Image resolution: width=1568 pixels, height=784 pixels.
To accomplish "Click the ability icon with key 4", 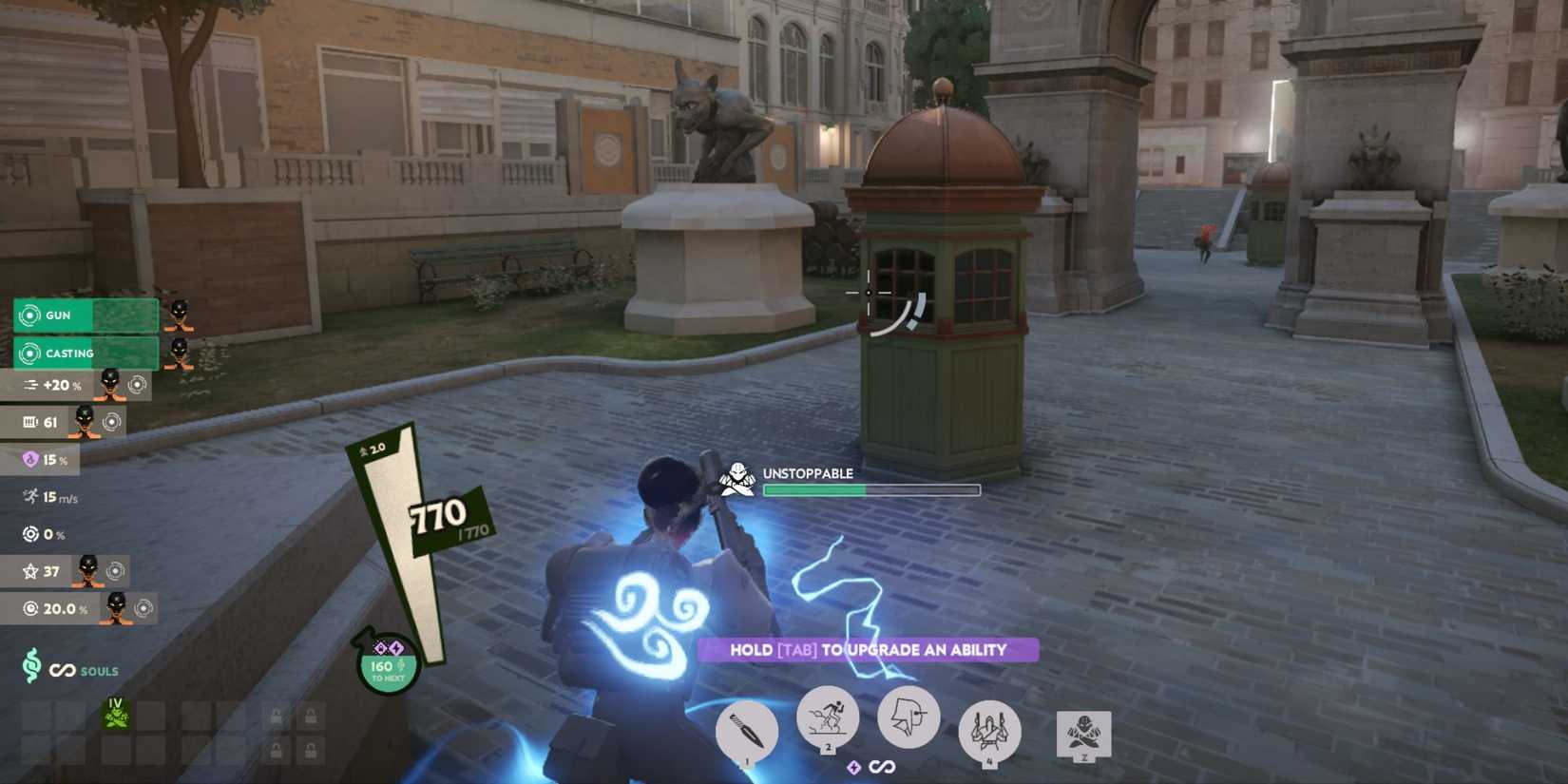I will [x=988, y=727].
